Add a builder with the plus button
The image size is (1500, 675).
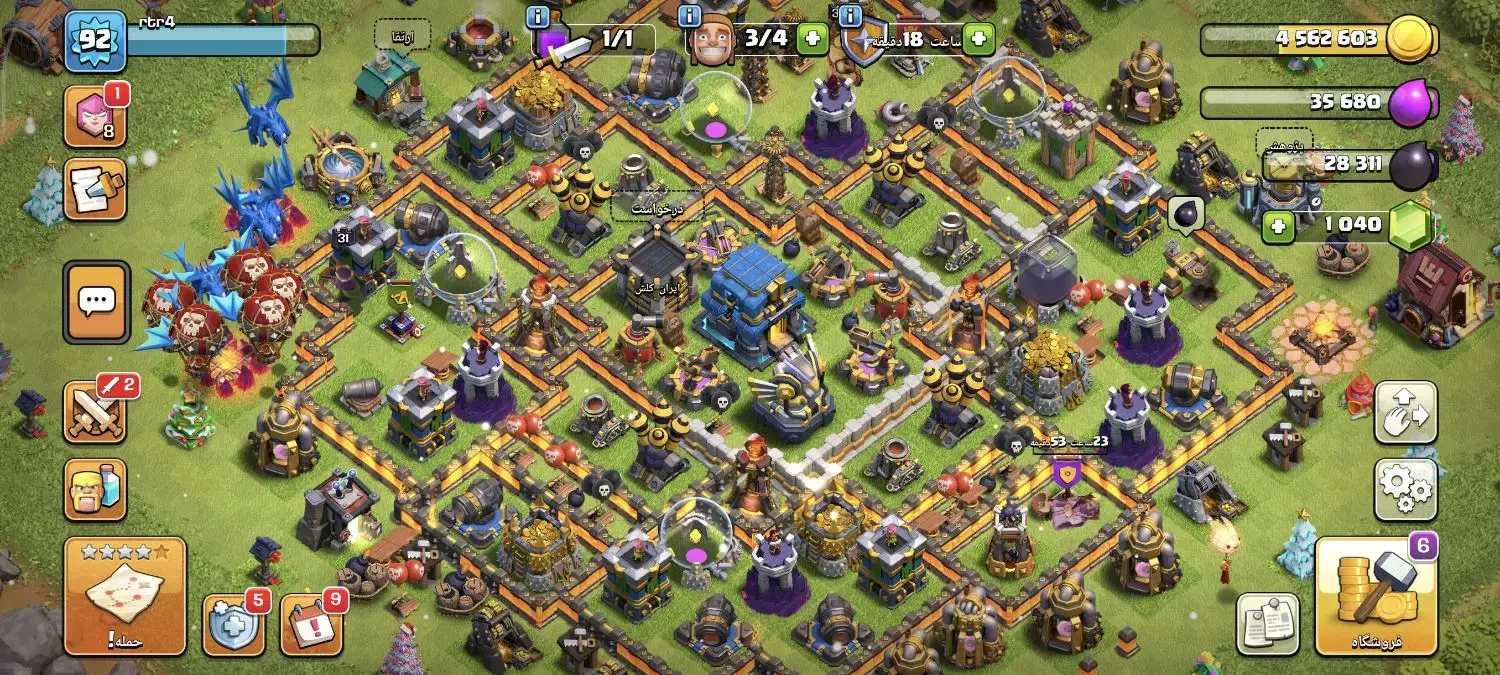pos(811,40)
